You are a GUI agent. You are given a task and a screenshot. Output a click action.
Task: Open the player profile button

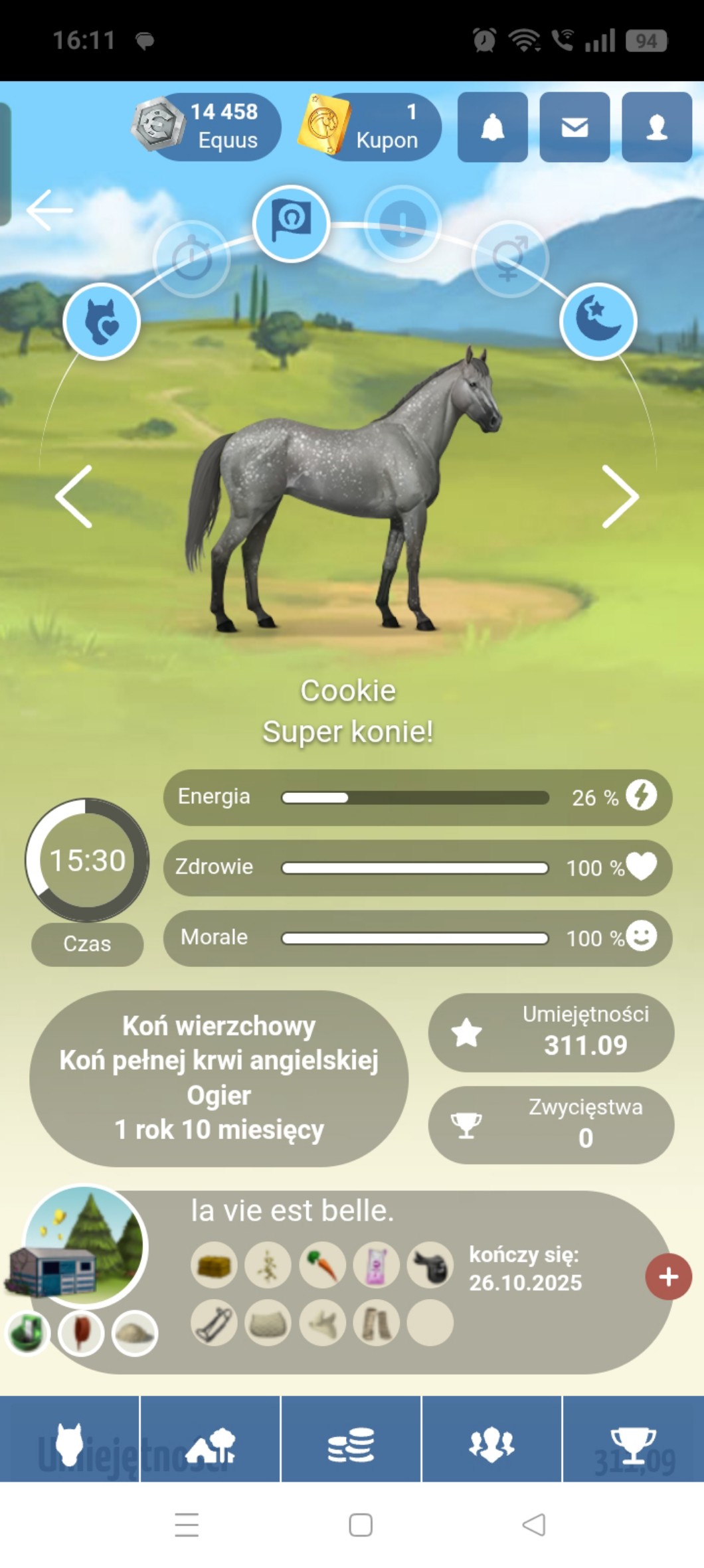pyautogui.click(x=656, y=127)
